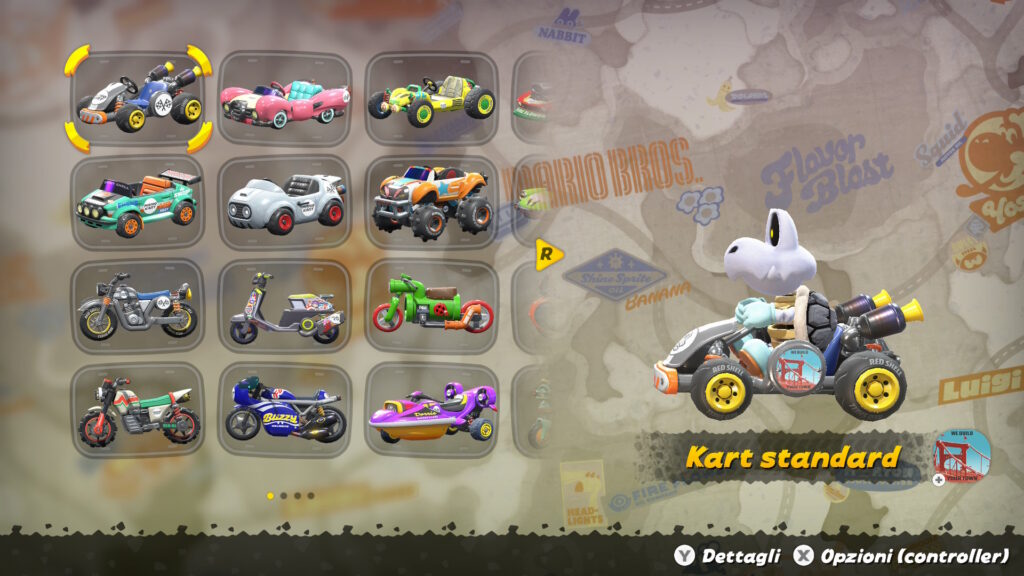Select the gray and blue motorcycle tile
1024x576 pixels.
pos(138,307)
